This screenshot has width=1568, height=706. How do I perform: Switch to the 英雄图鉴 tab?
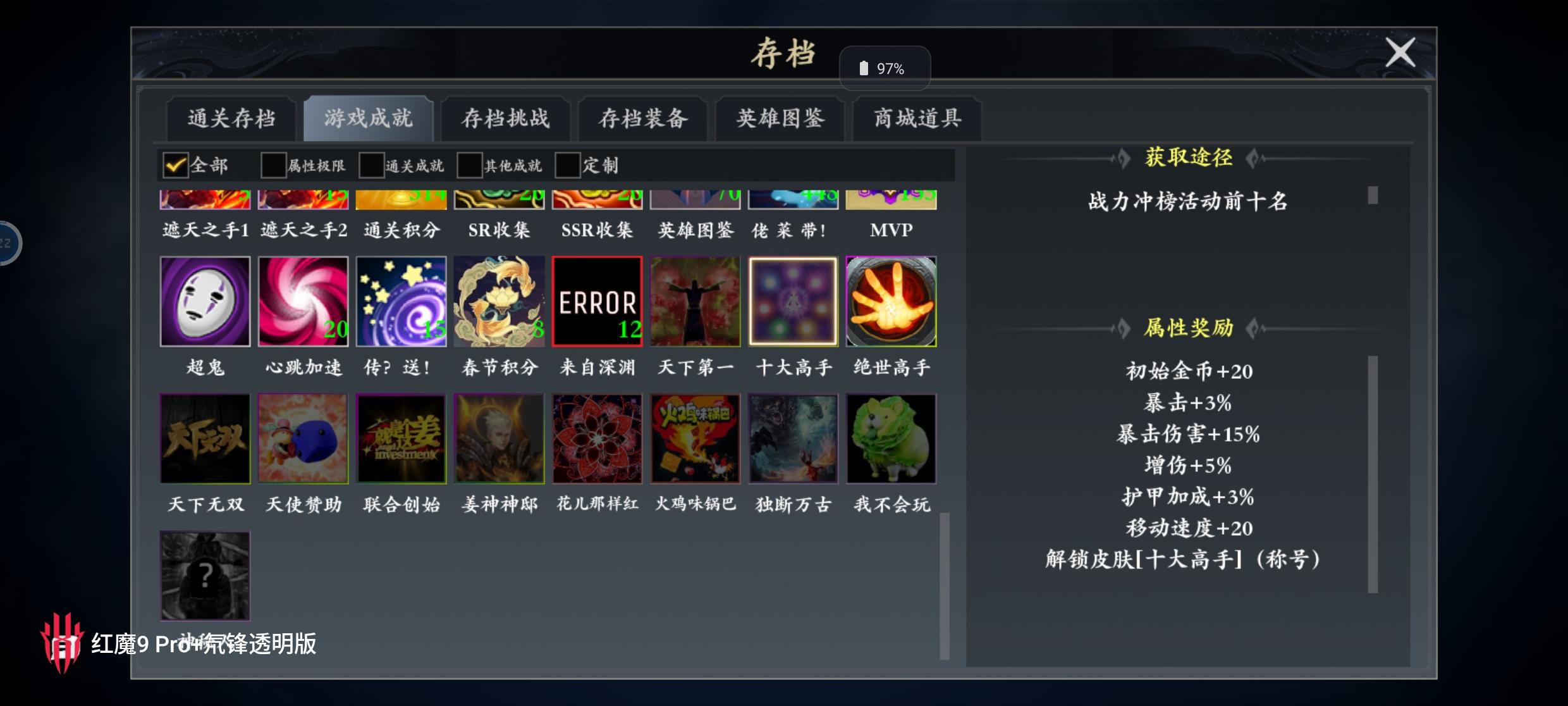[779, 118]
